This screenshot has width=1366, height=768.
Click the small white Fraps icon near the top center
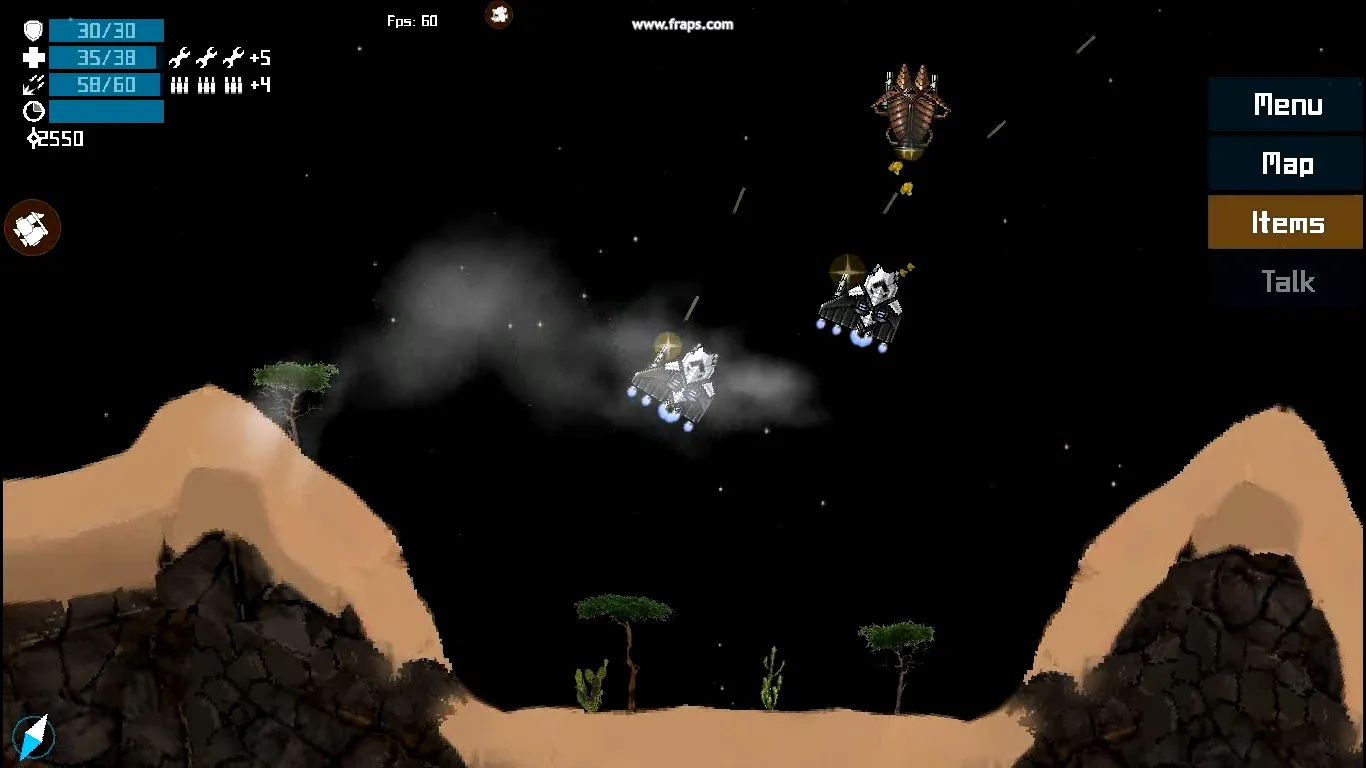(x=498, y=16)
